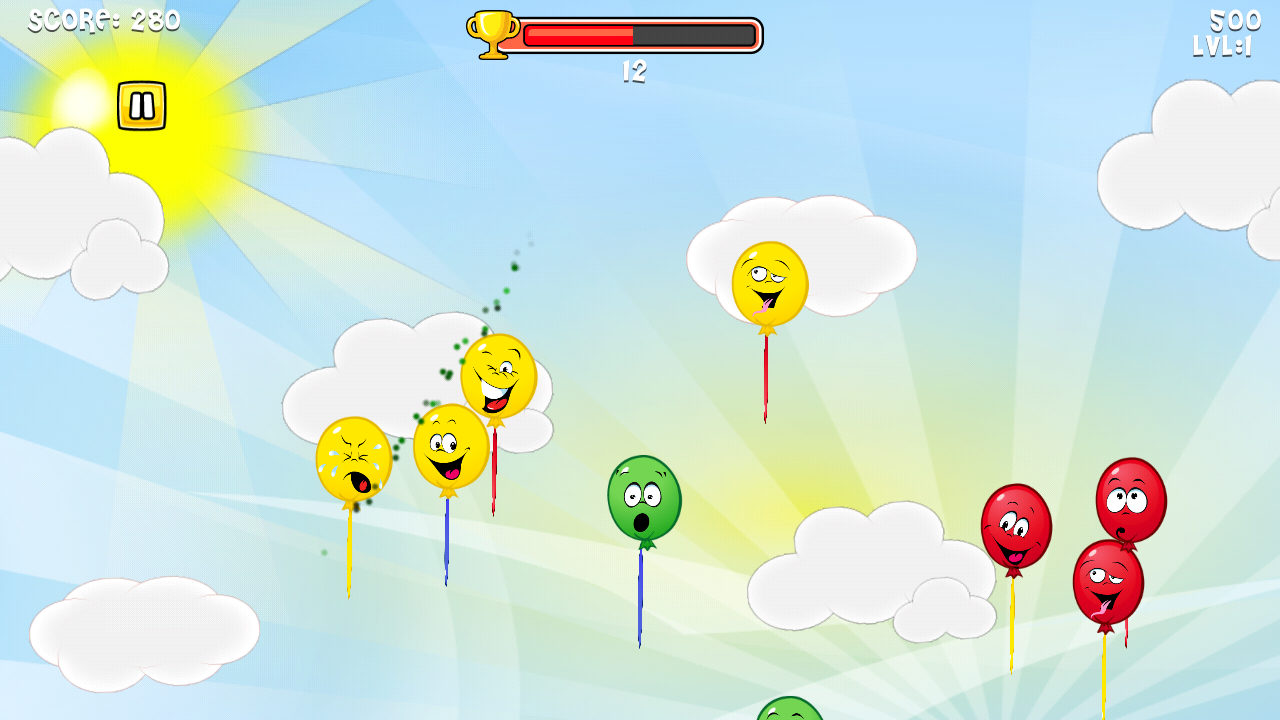
Task: Pop the silly-faced red balloon on lower right
Action: tap(1107, 587)
